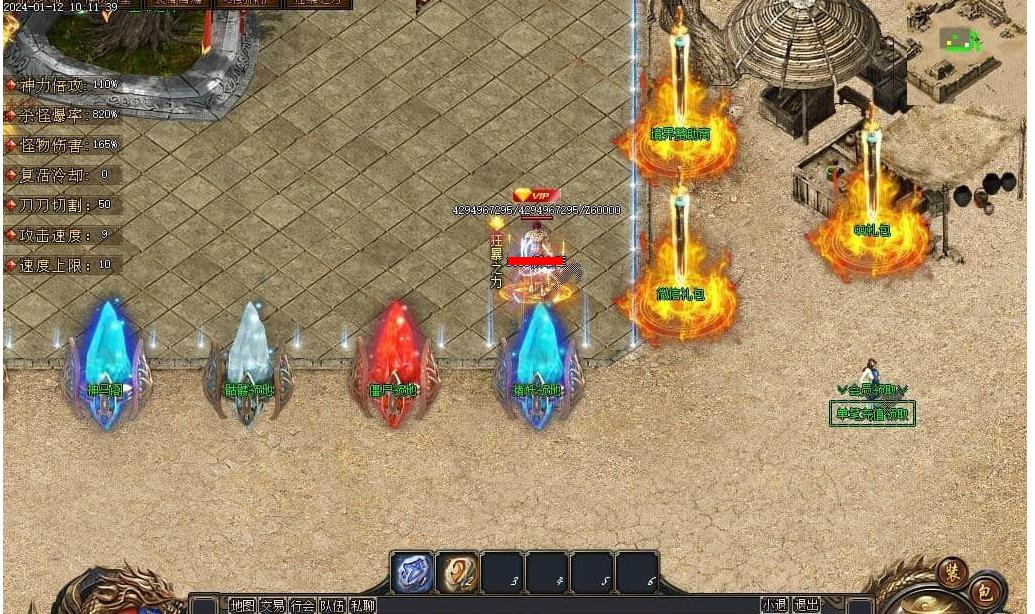
Task: Click the 退出 exit button
Action: (806, 605)
